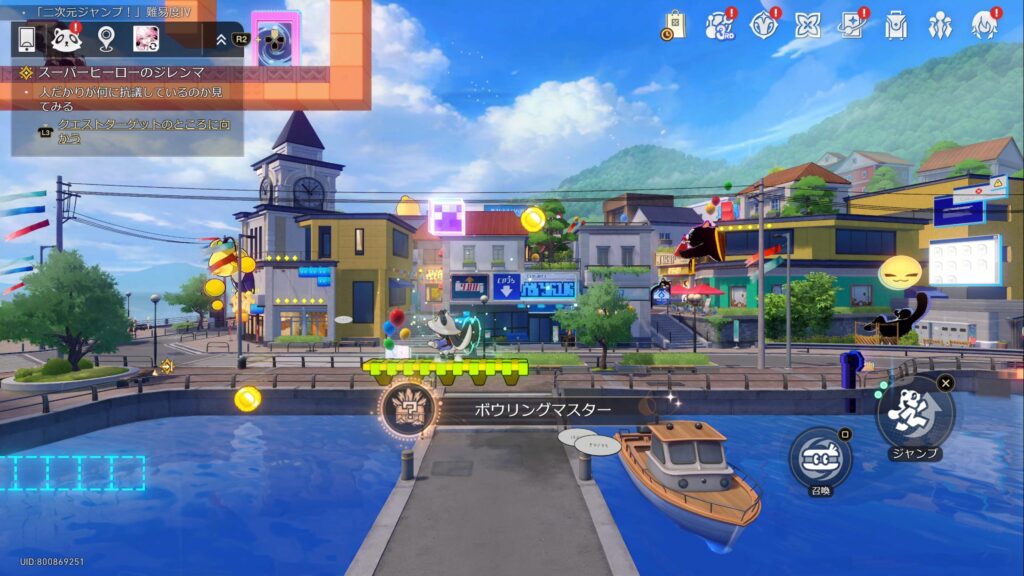Open the character head profile icon
Viewport: 1024px width, 576px height.
click(x=984, y=25)
